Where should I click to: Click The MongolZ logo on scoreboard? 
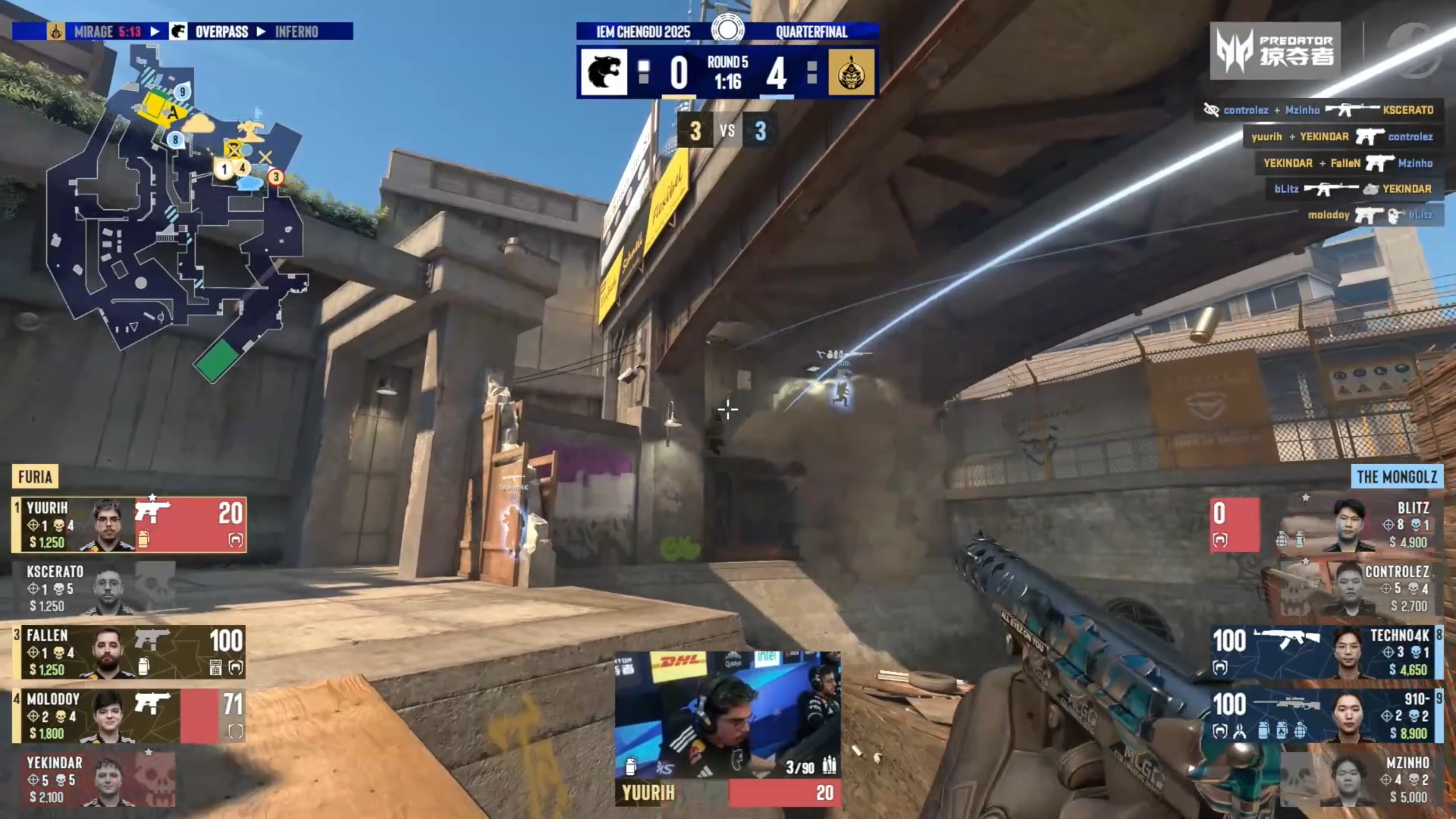pos(851,73)
